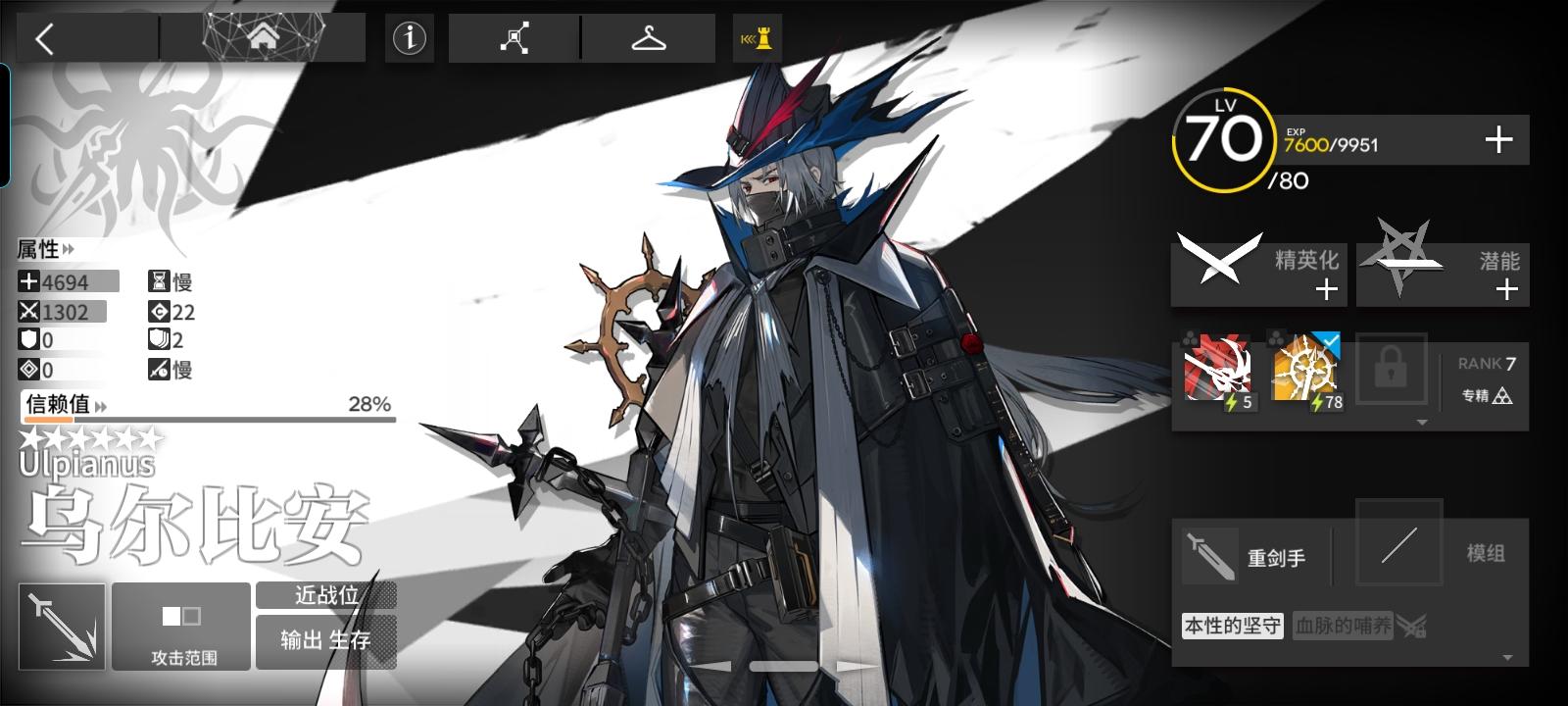Toggle the 攻击范围 attack range display
The width and height of the screenshot is (1568, 706).
tap(180, 626)
